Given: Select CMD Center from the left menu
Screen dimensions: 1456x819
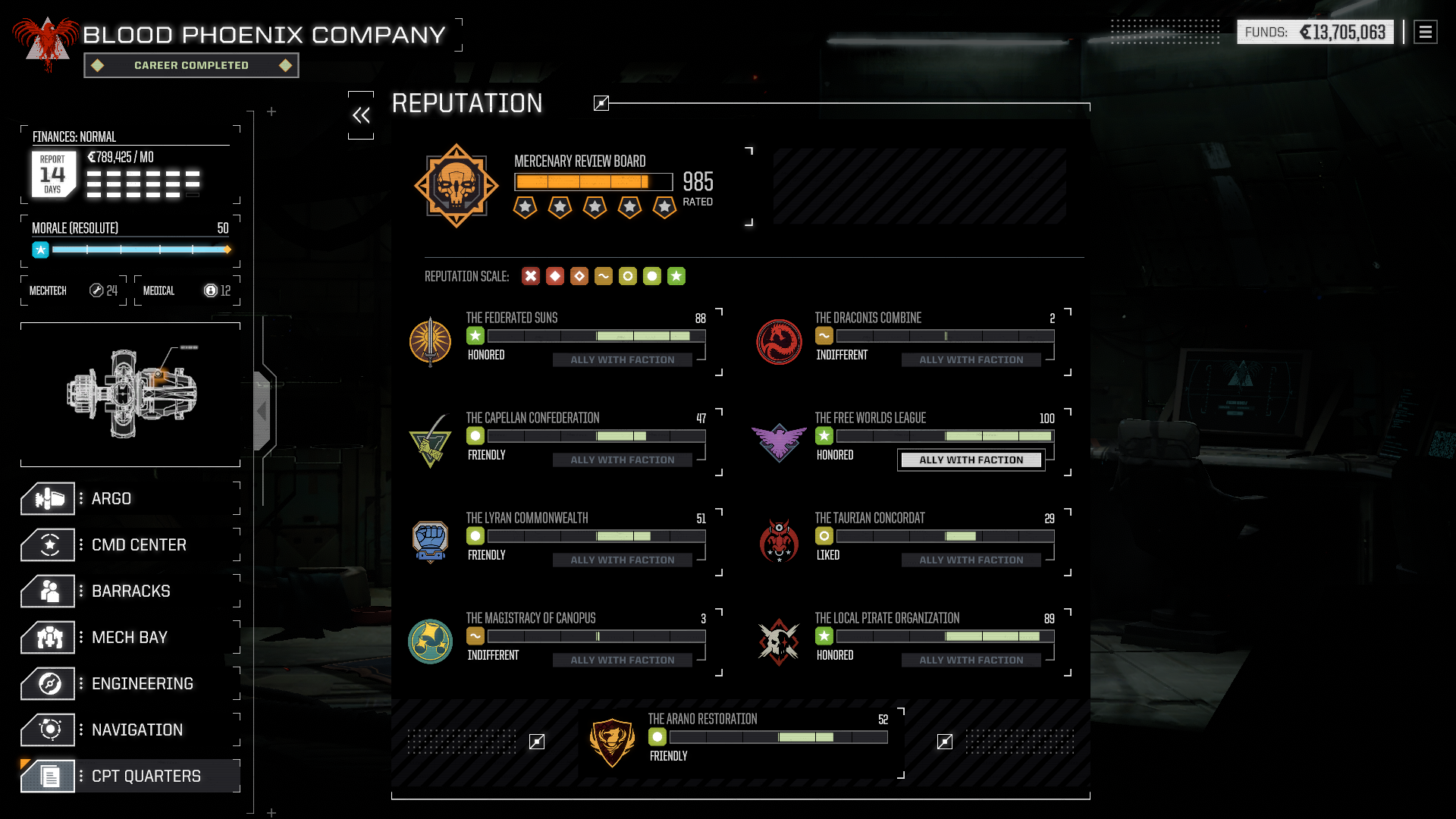Looking at the screenshot, I should click(48, 544).
